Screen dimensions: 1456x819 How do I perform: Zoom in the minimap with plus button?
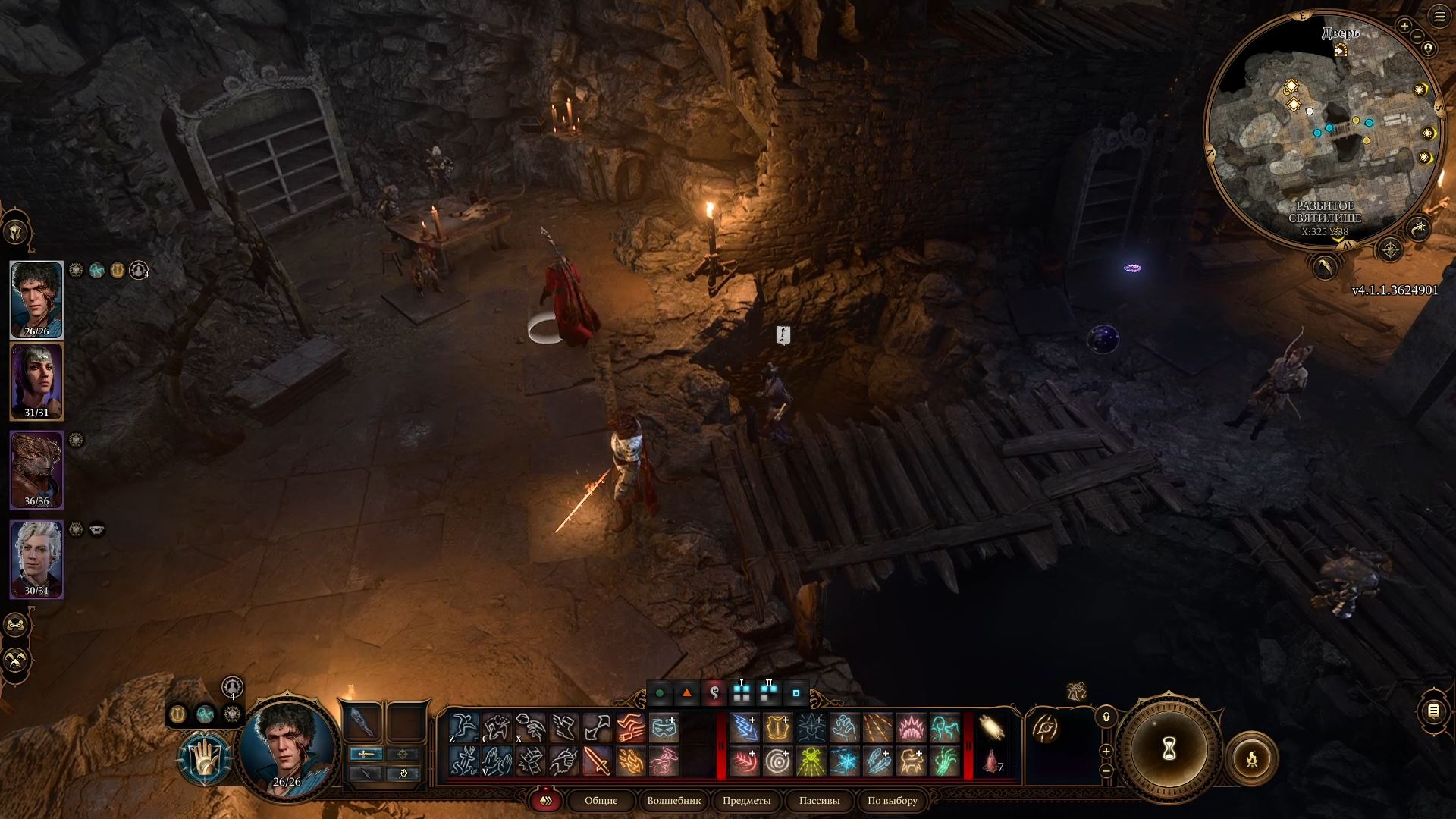pos(1404,27)
